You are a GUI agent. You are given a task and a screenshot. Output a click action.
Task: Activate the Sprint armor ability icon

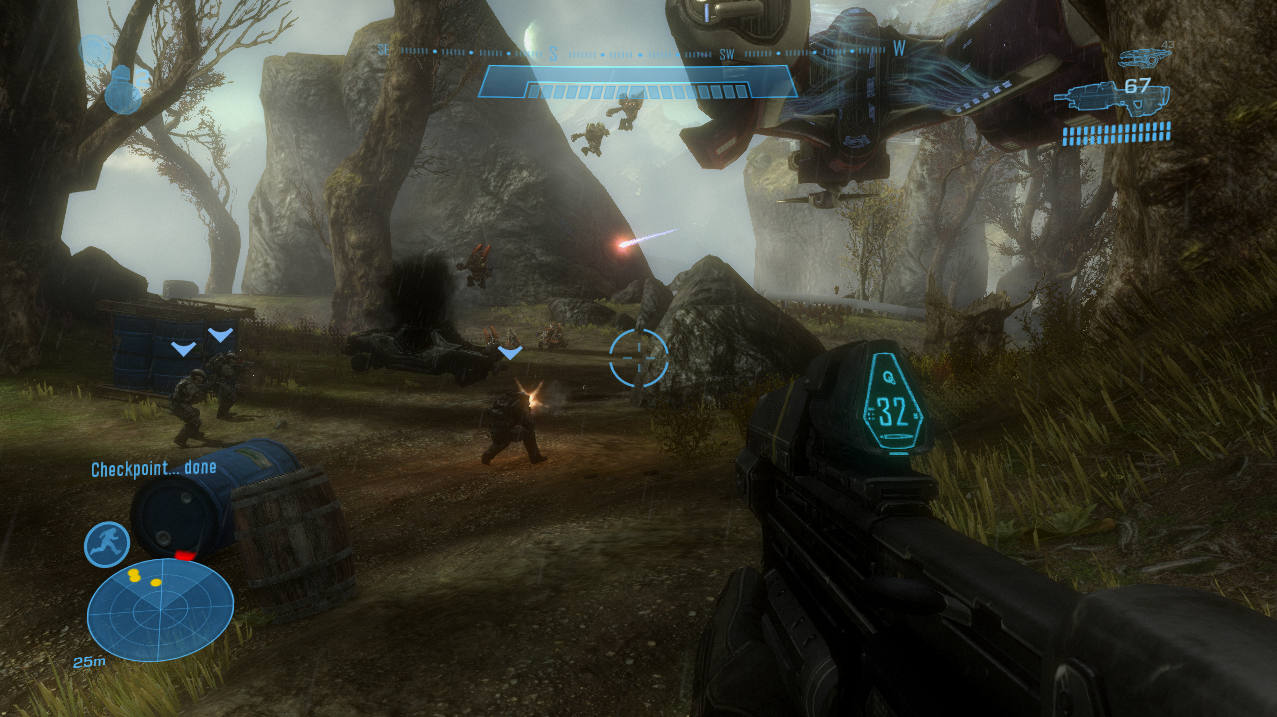tap(107, 545)
